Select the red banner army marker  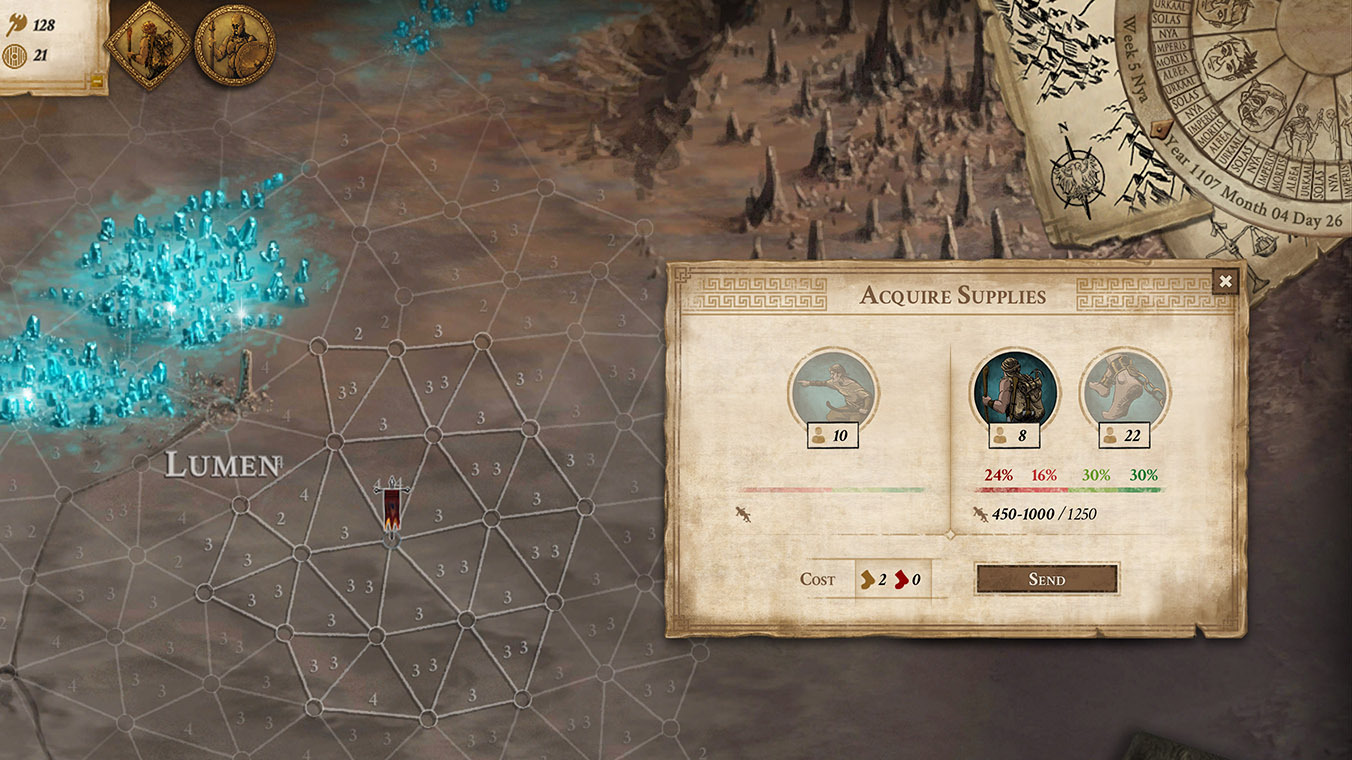392,509
